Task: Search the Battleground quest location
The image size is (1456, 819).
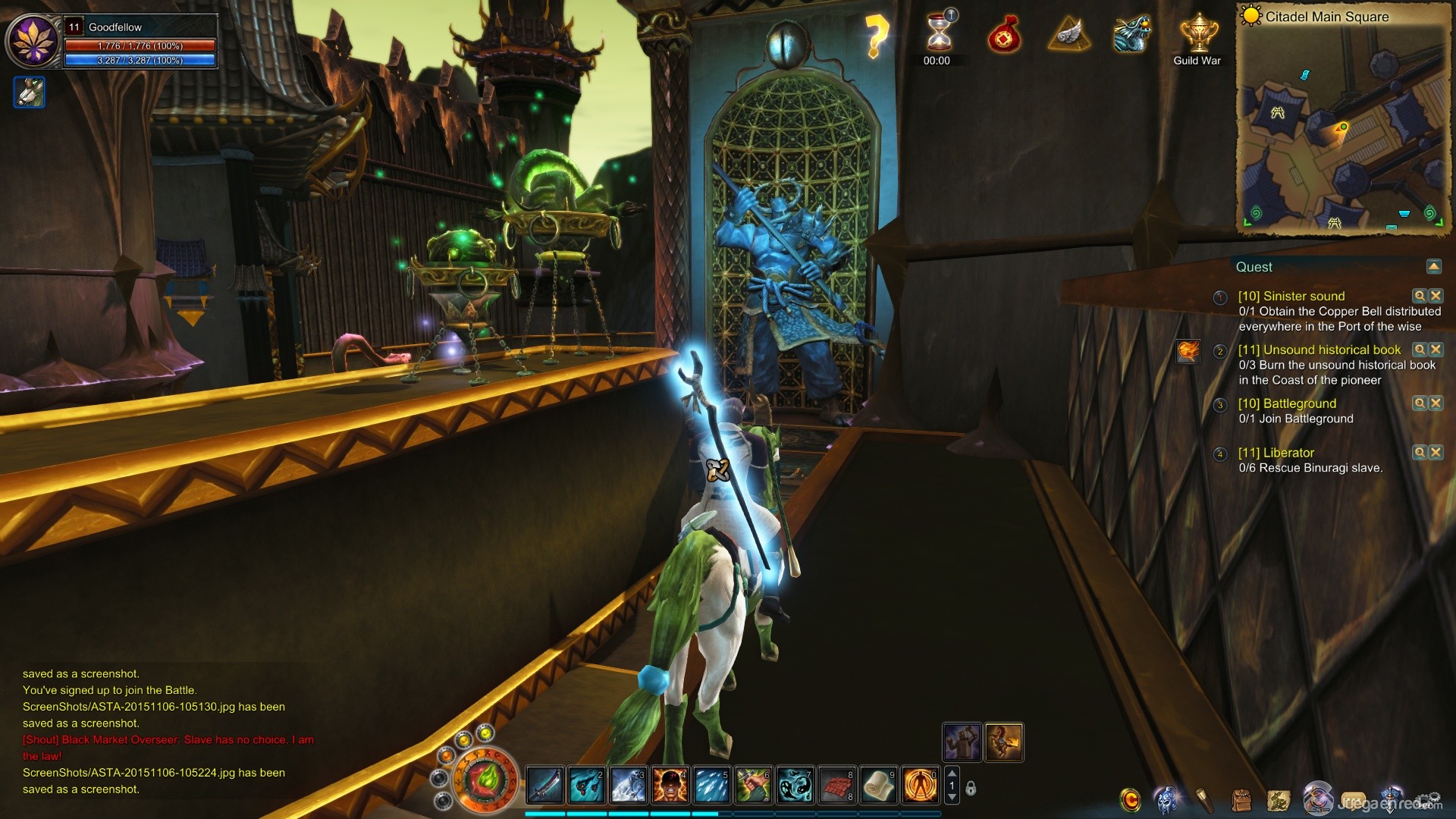Action: 1419,403
